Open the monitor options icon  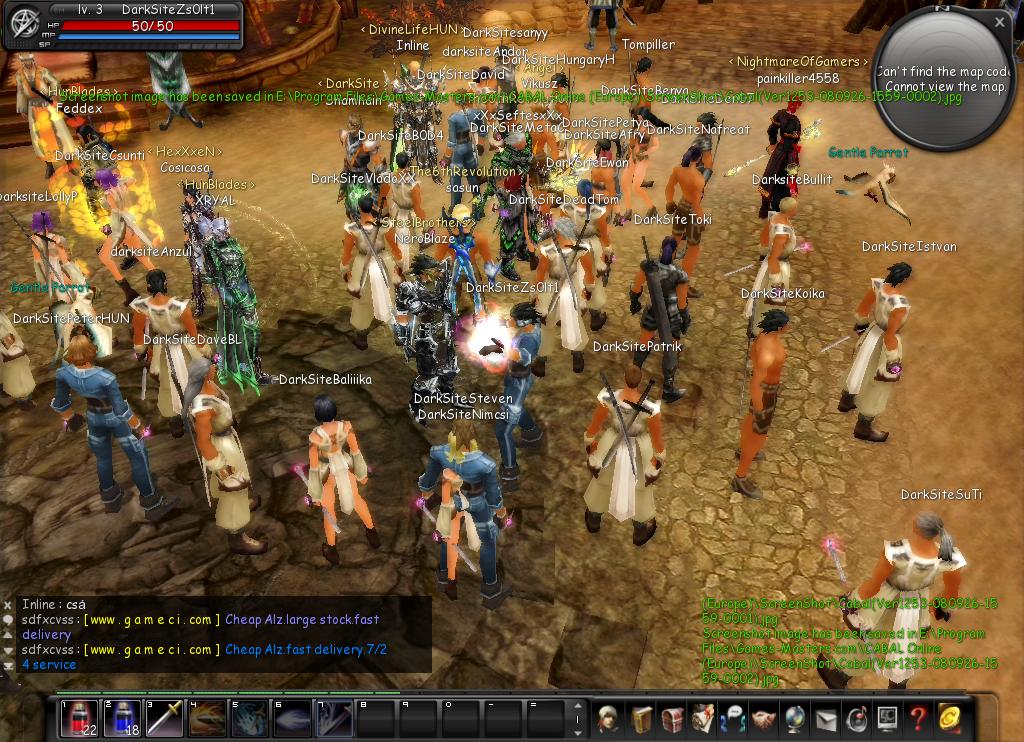(x=887, y=718)
